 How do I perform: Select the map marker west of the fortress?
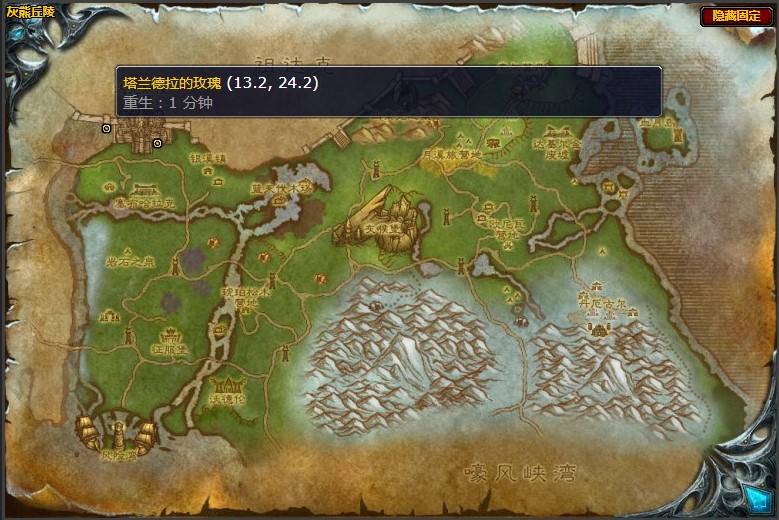click(107, 129)
